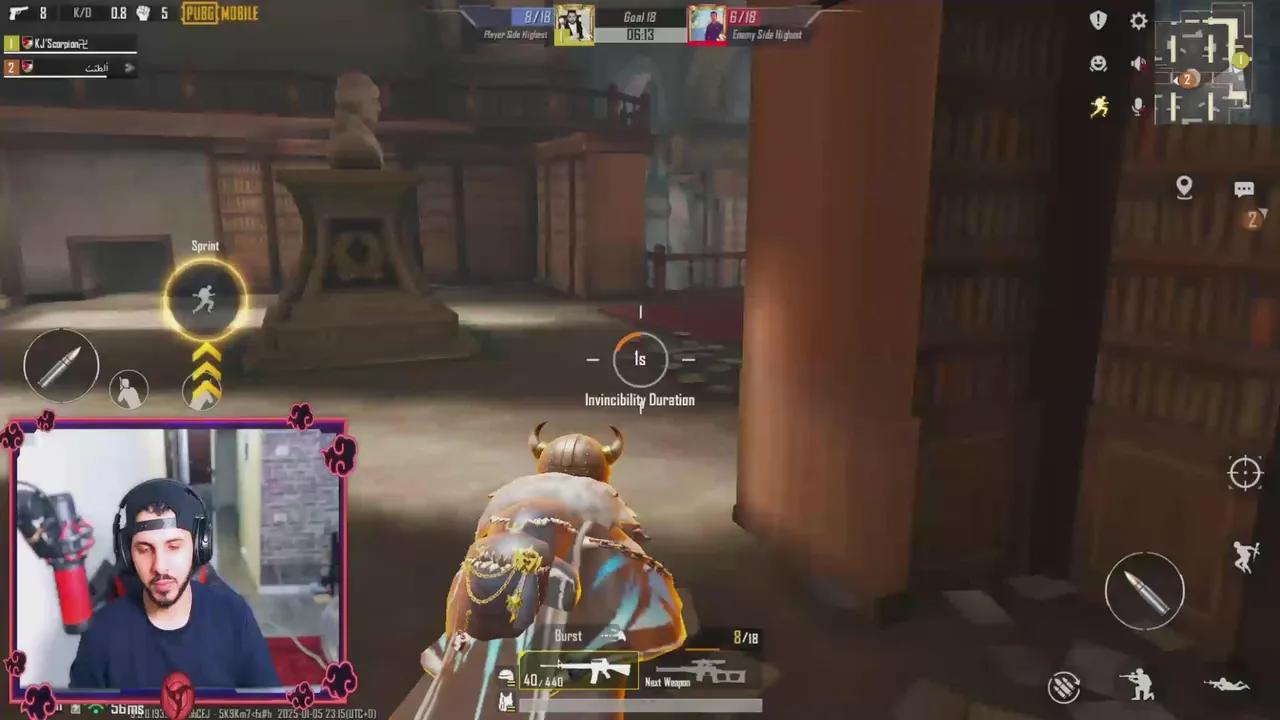Open the game settings gear

pos(1138,21)
